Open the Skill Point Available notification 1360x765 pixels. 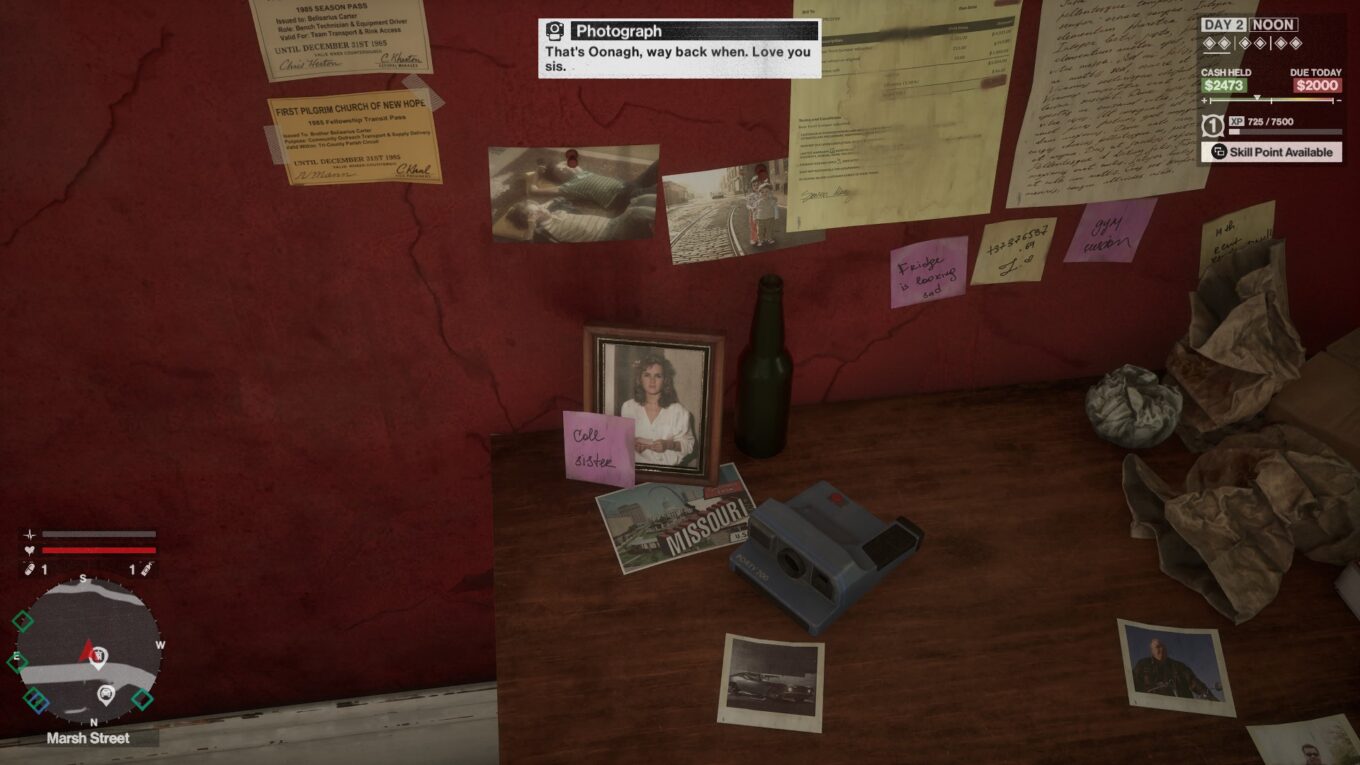[1271, 152]
